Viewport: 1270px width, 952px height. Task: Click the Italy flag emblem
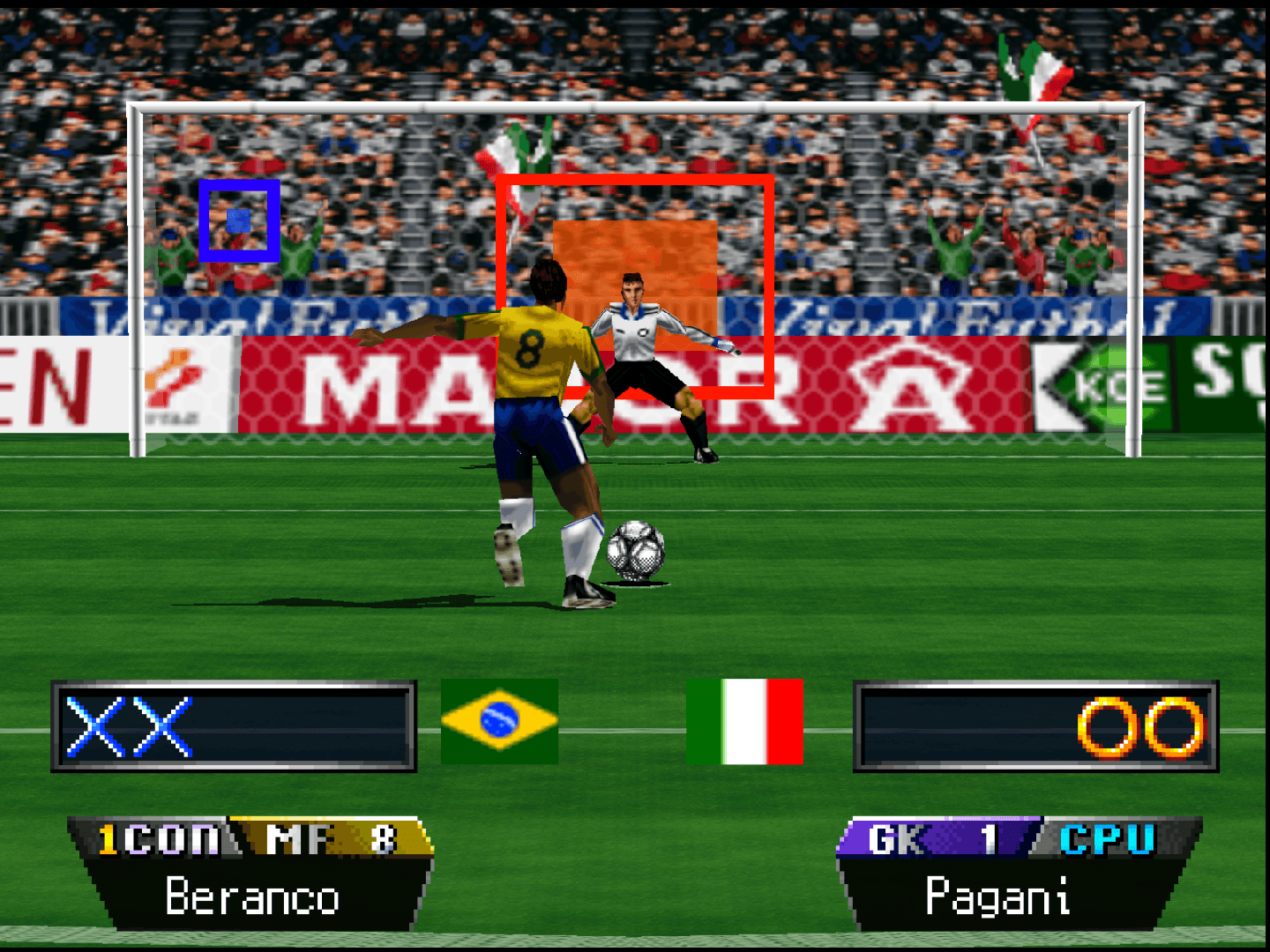(x=746, y=721)
